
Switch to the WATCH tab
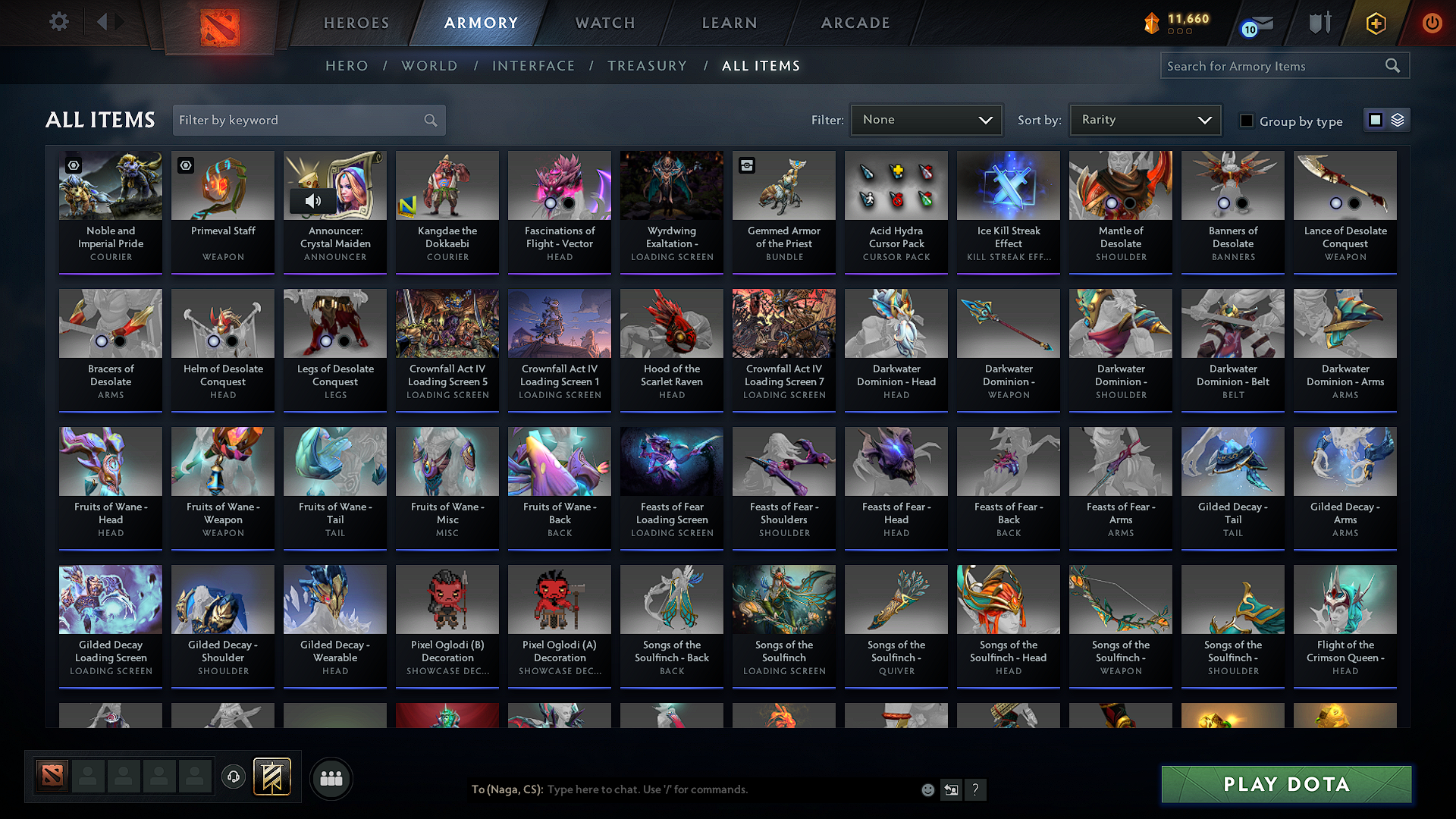[x=604, y=23]
